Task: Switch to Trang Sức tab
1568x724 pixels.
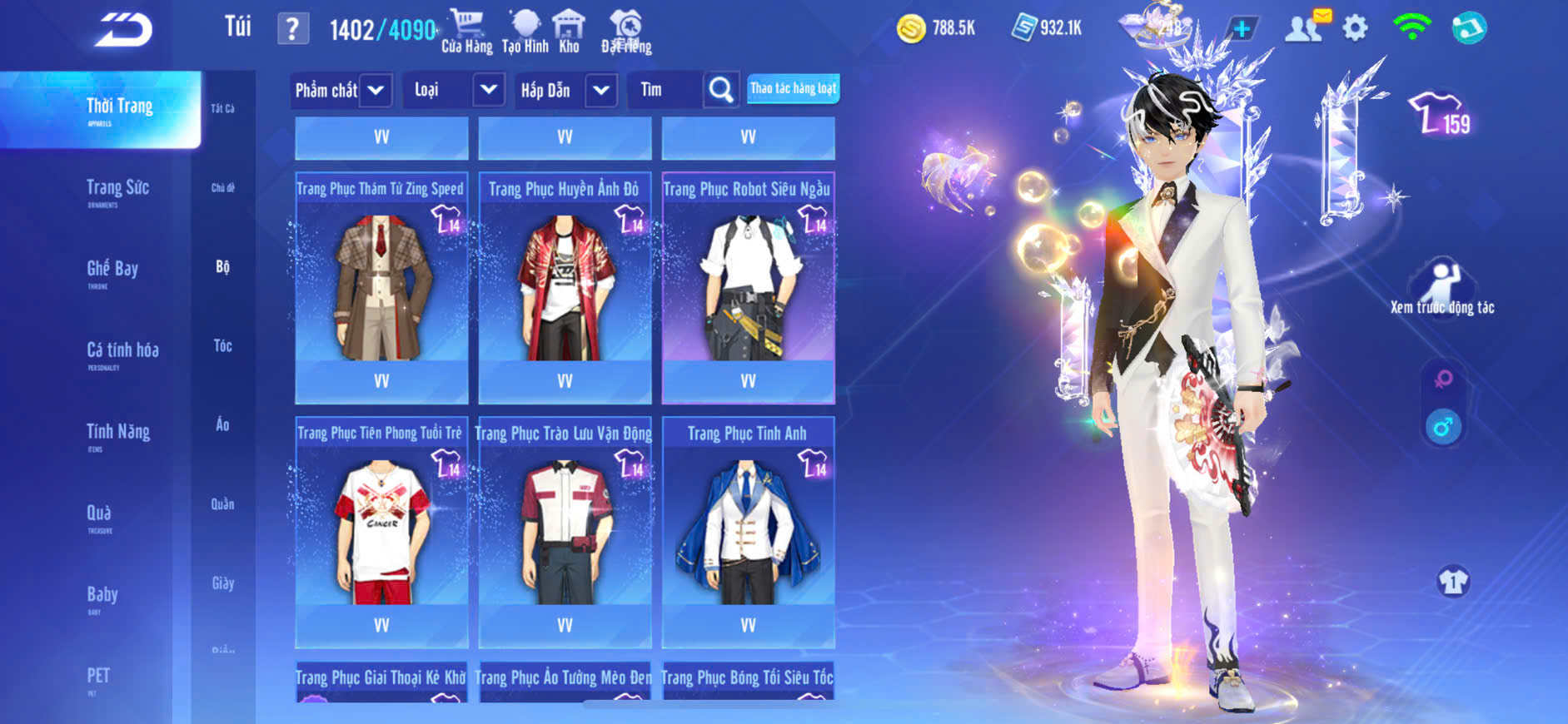Action: tap(117, 190)
